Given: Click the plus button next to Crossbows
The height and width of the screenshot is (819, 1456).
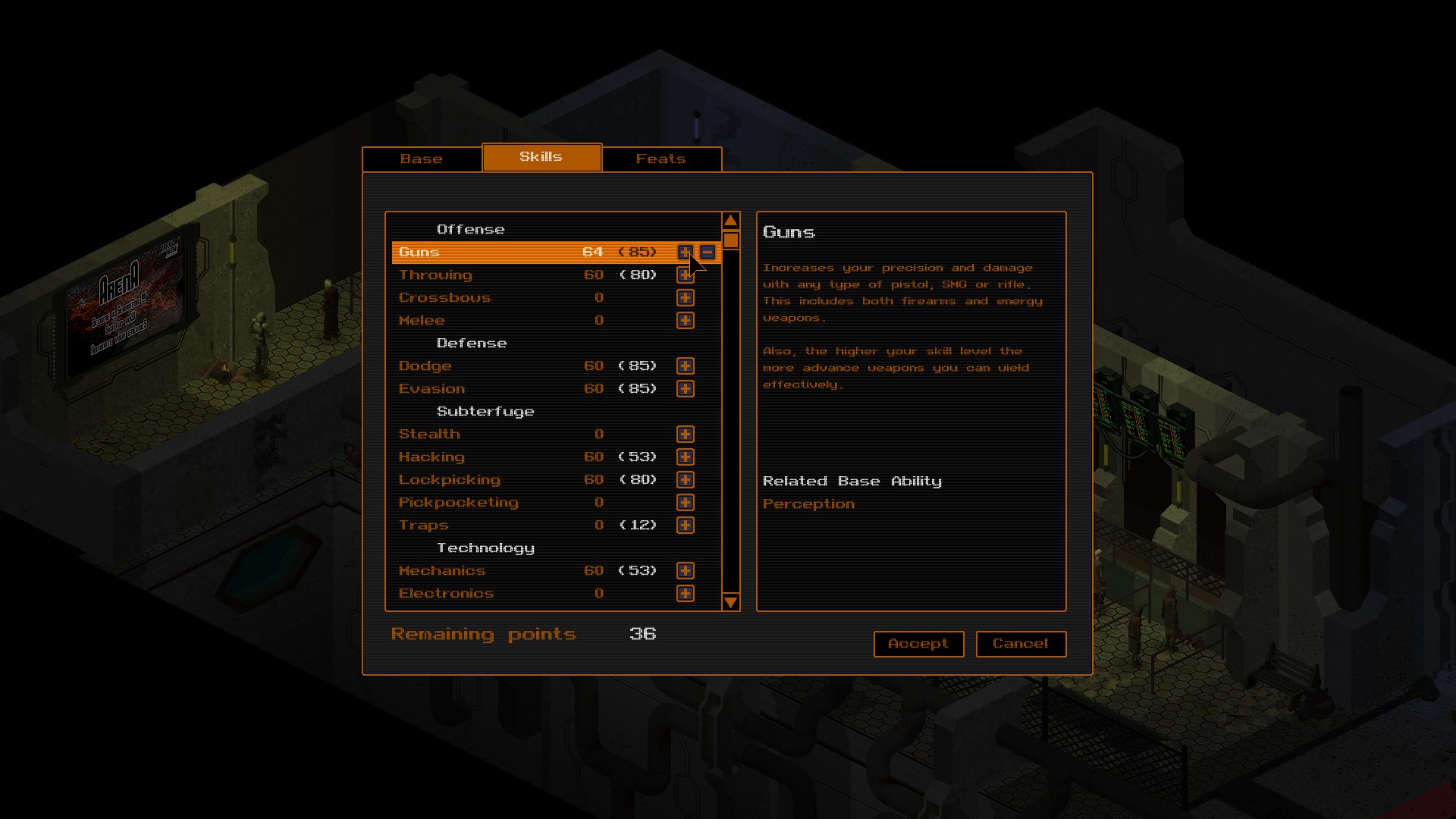Looking at the screenshot, I should point(685,297).
